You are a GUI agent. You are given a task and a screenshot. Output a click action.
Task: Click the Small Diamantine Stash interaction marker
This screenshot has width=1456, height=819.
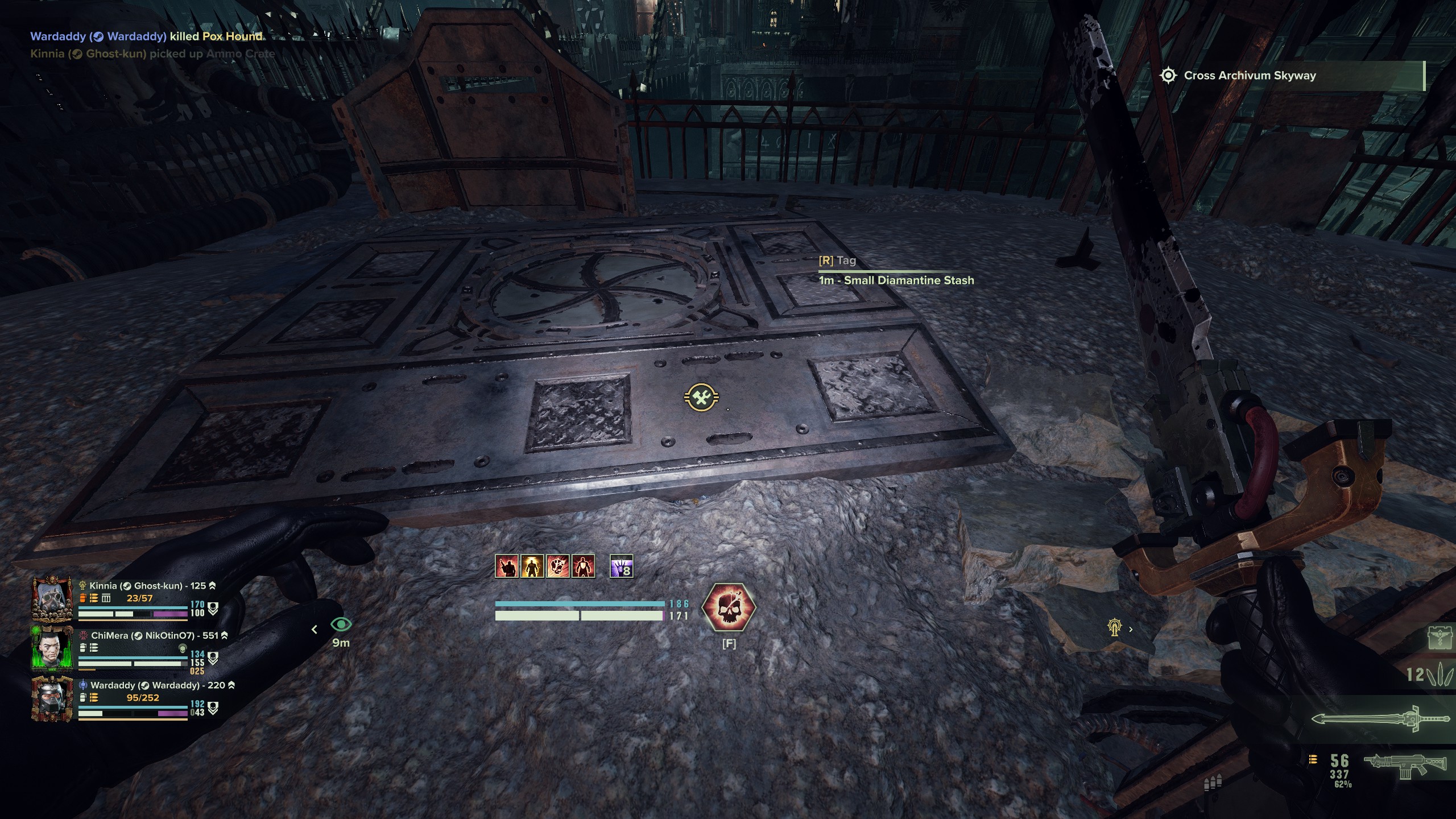coord(701,397)
